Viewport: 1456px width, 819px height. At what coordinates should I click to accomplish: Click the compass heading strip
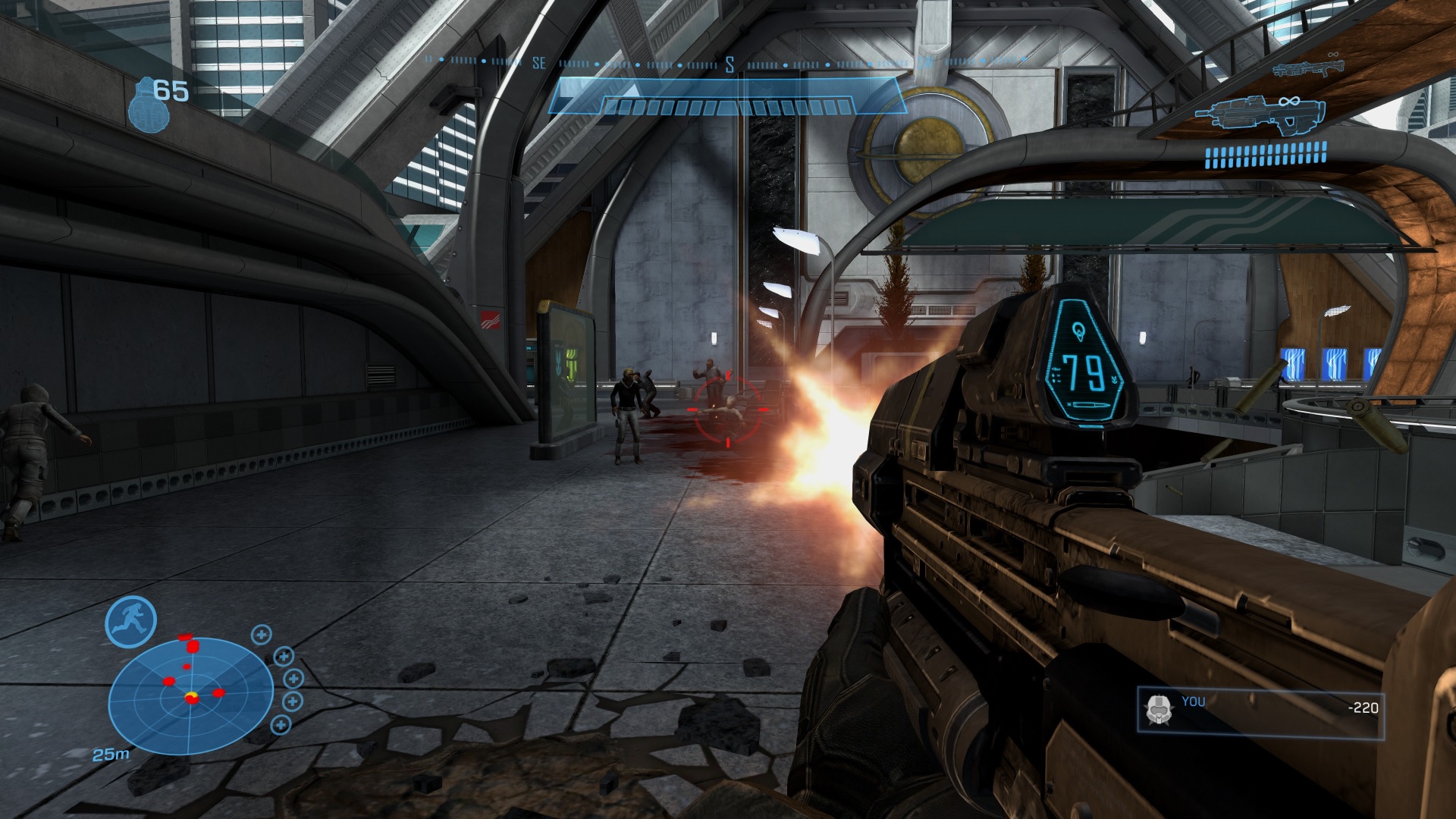pos(728,64)
